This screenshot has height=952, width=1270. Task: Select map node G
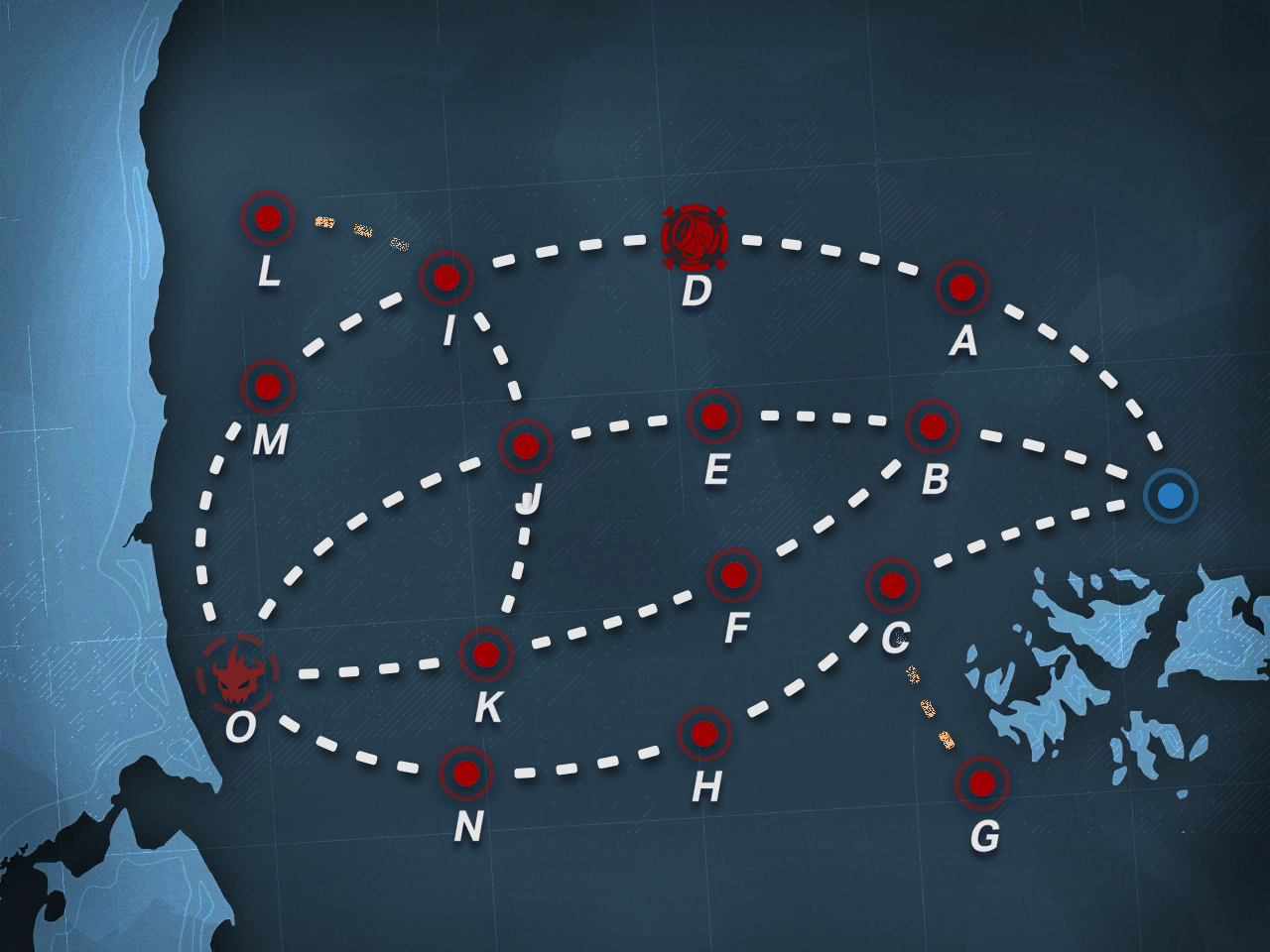982,783
